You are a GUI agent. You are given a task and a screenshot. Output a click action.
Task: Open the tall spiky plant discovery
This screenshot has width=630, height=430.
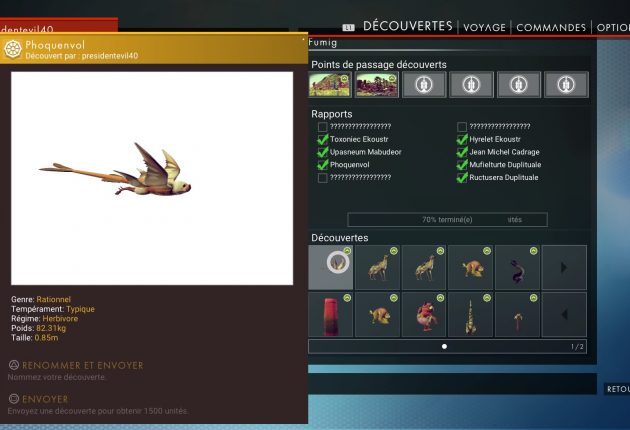[471, 314]
